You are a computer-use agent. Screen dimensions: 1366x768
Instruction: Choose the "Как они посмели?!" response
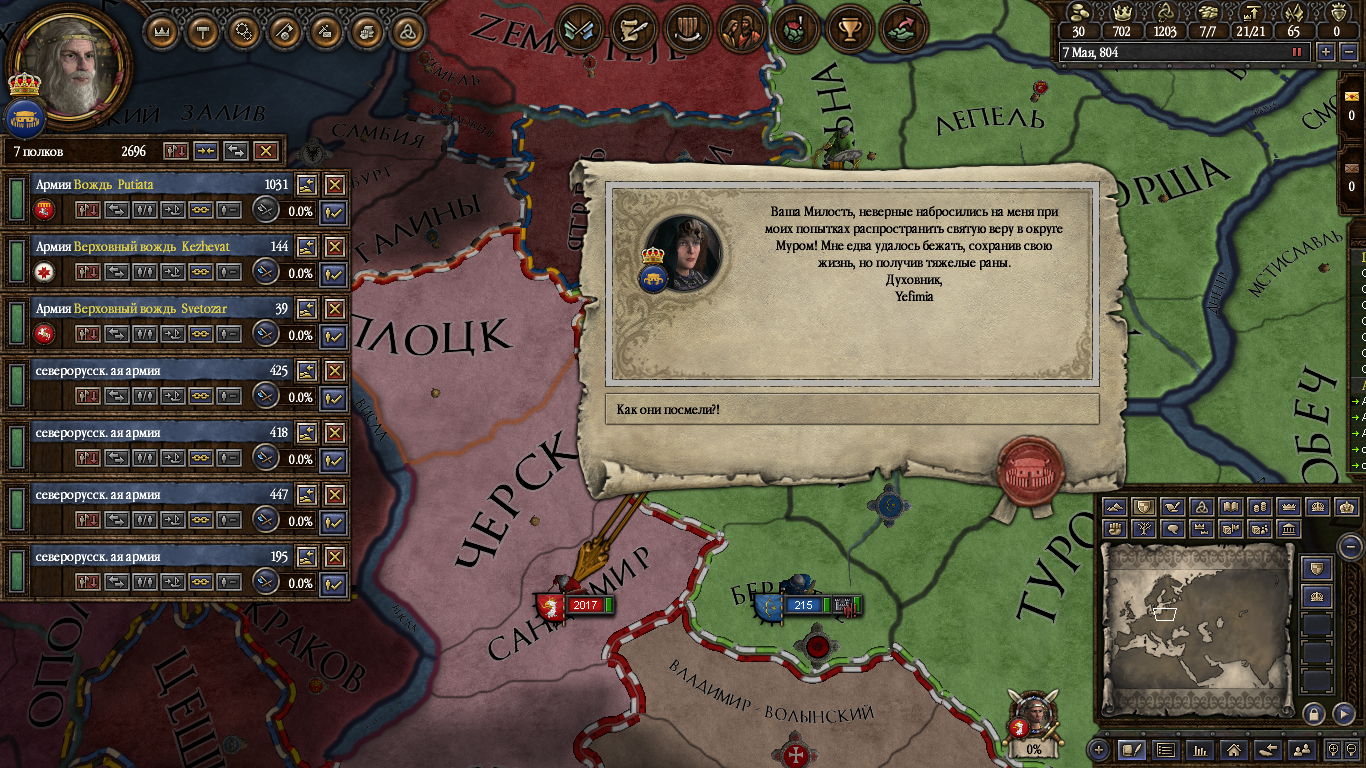pos(851,410)
